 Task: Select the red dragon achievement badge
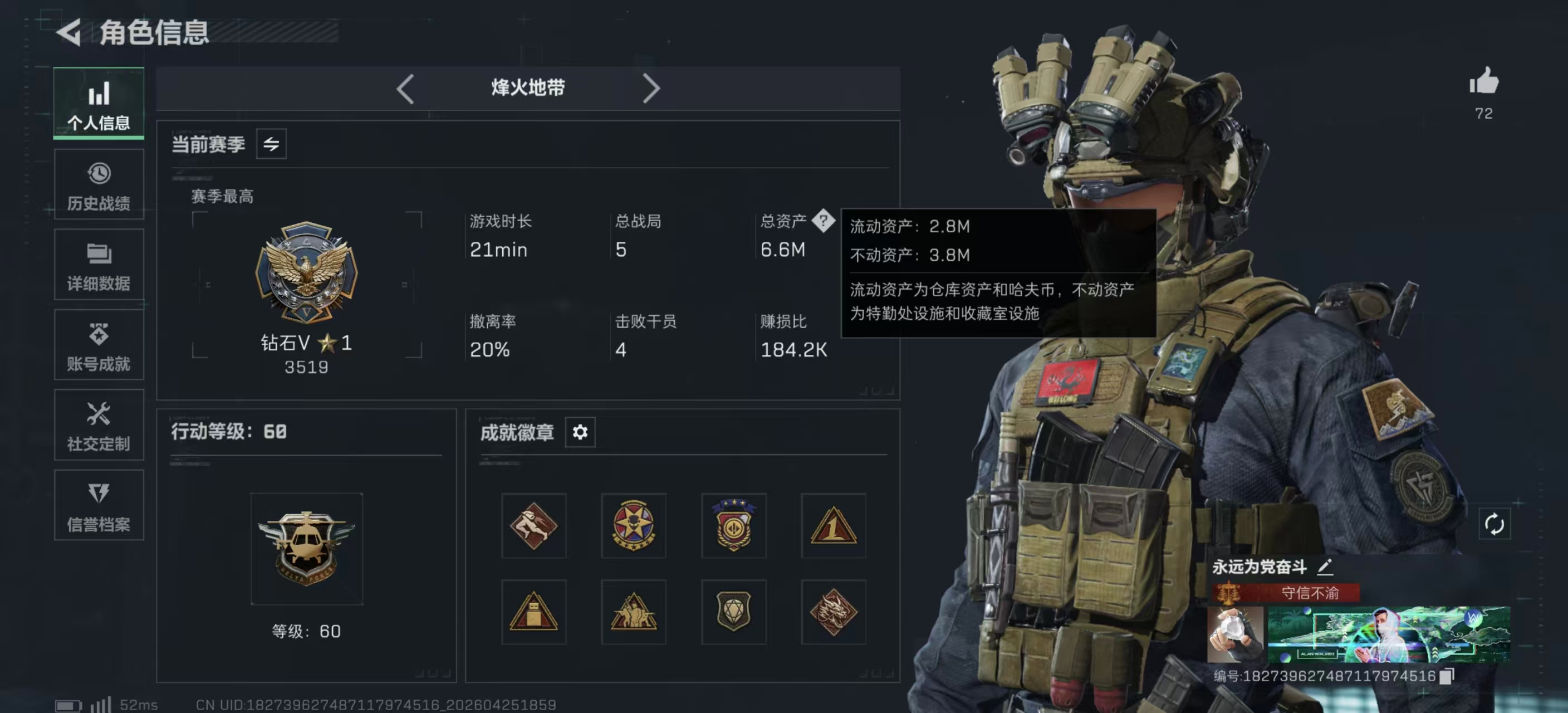click(834, 612)
